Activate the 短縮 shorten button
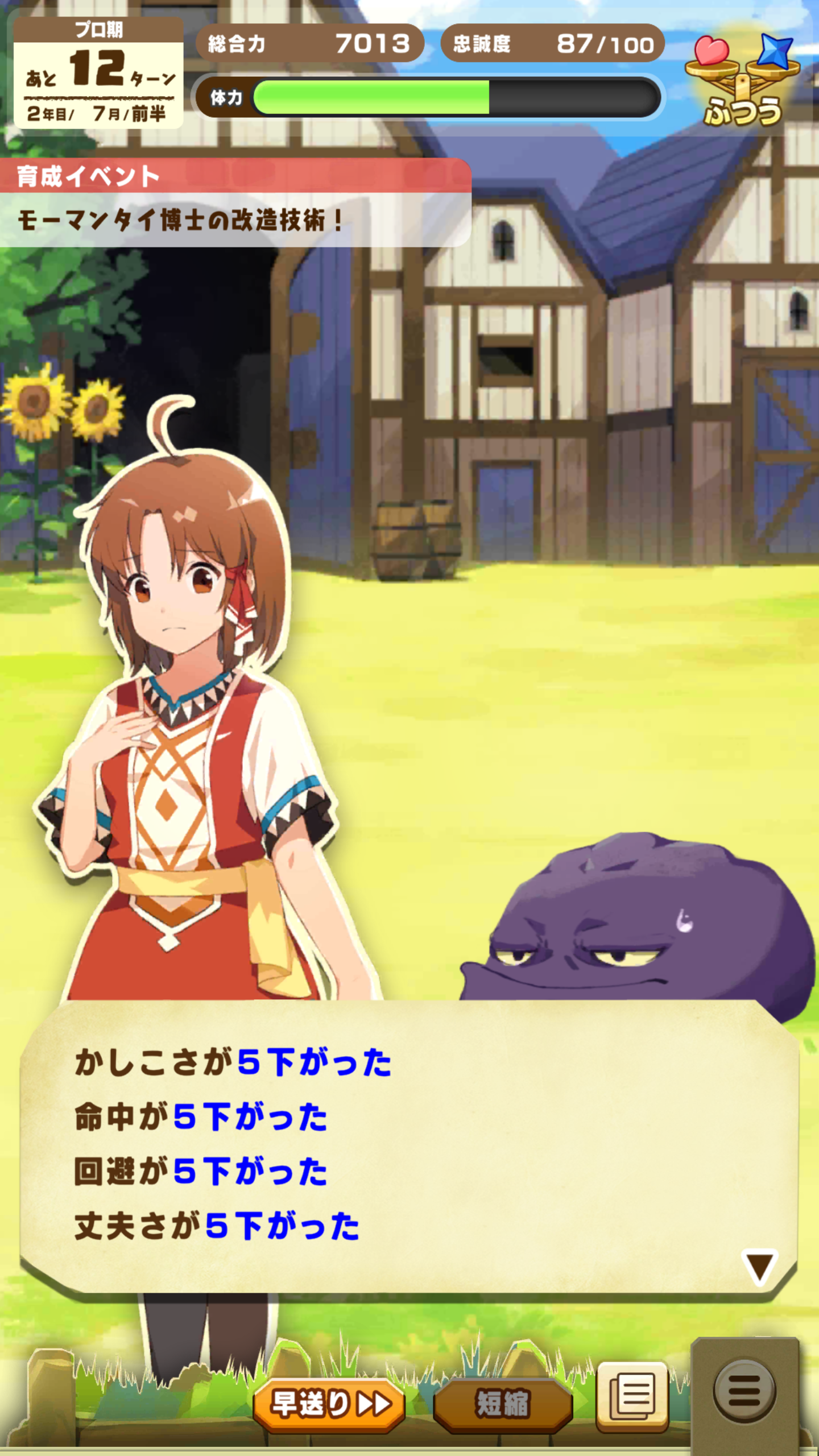The height and width of the screenshot is (1456, 819). coord(503,1404)
